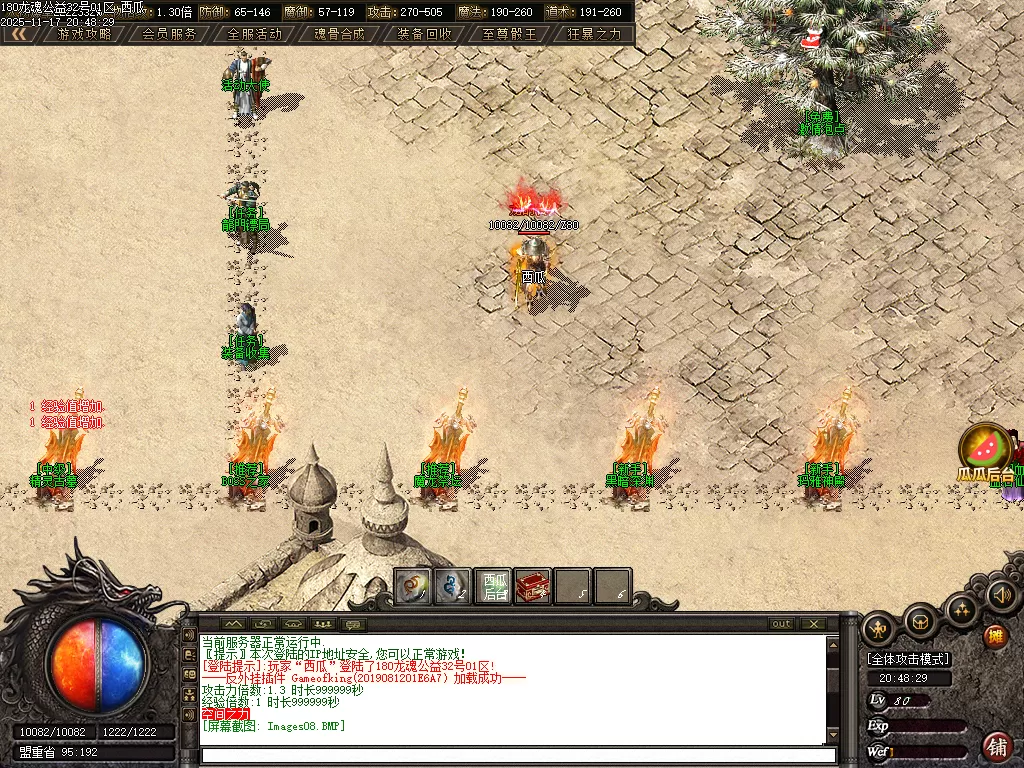Switch the 全体攻击模式 attack mode label

coord(909,659)
